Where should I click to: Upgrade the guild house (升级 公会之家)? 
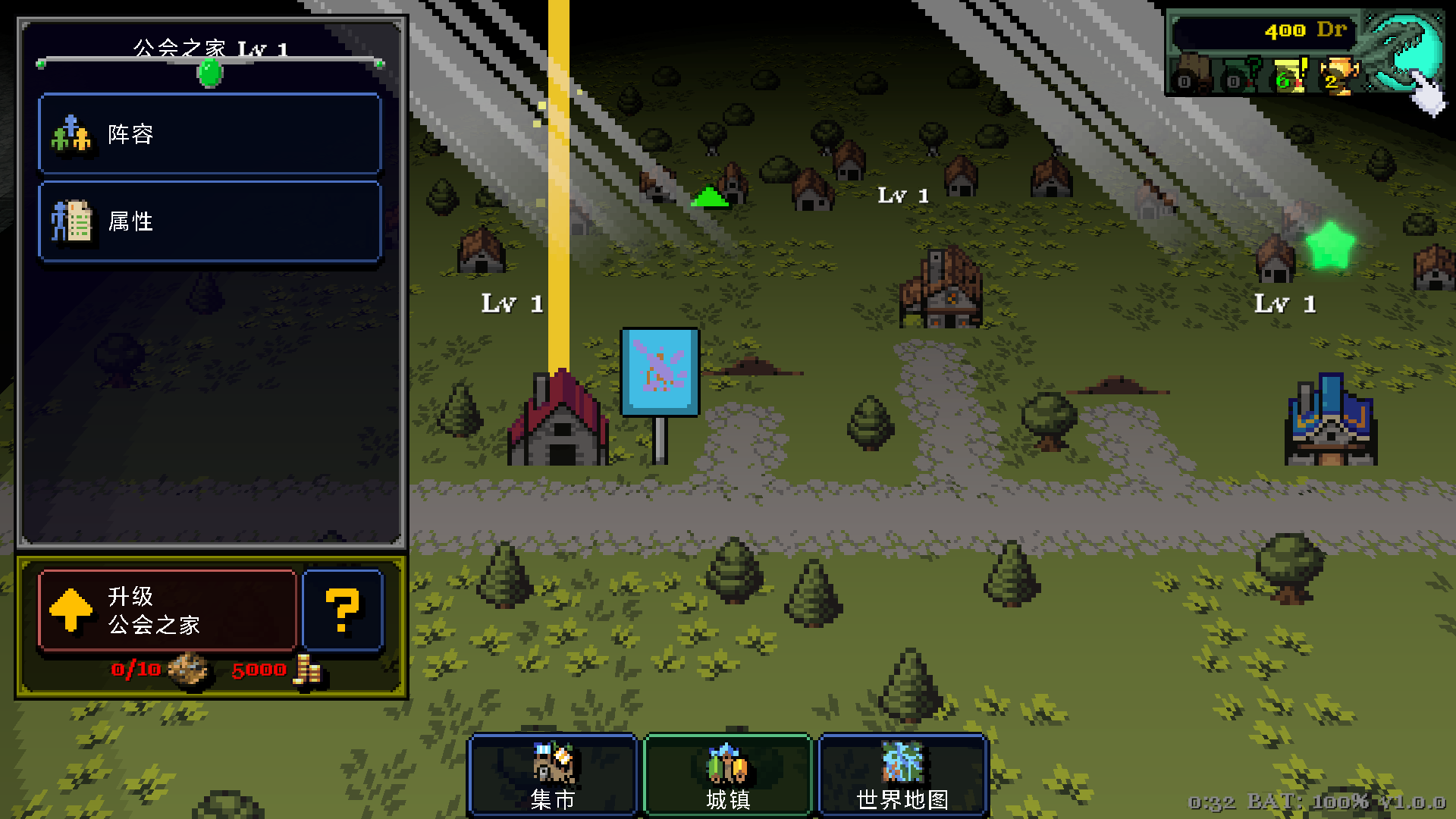point(167,610)
